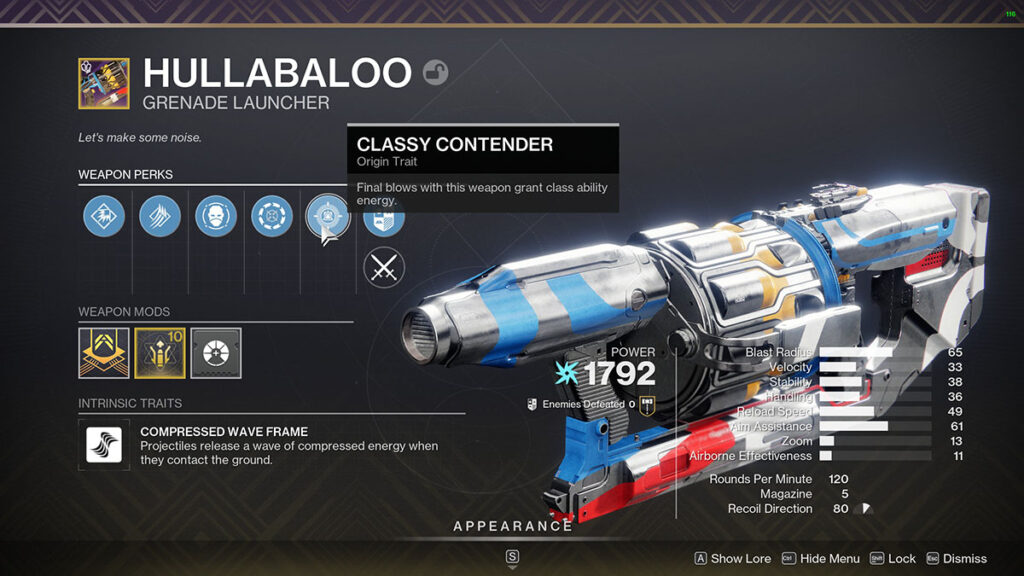Open the crossed swords tracker perk
The height and width of the screenshot is (576, 1024).
point(383,268)
